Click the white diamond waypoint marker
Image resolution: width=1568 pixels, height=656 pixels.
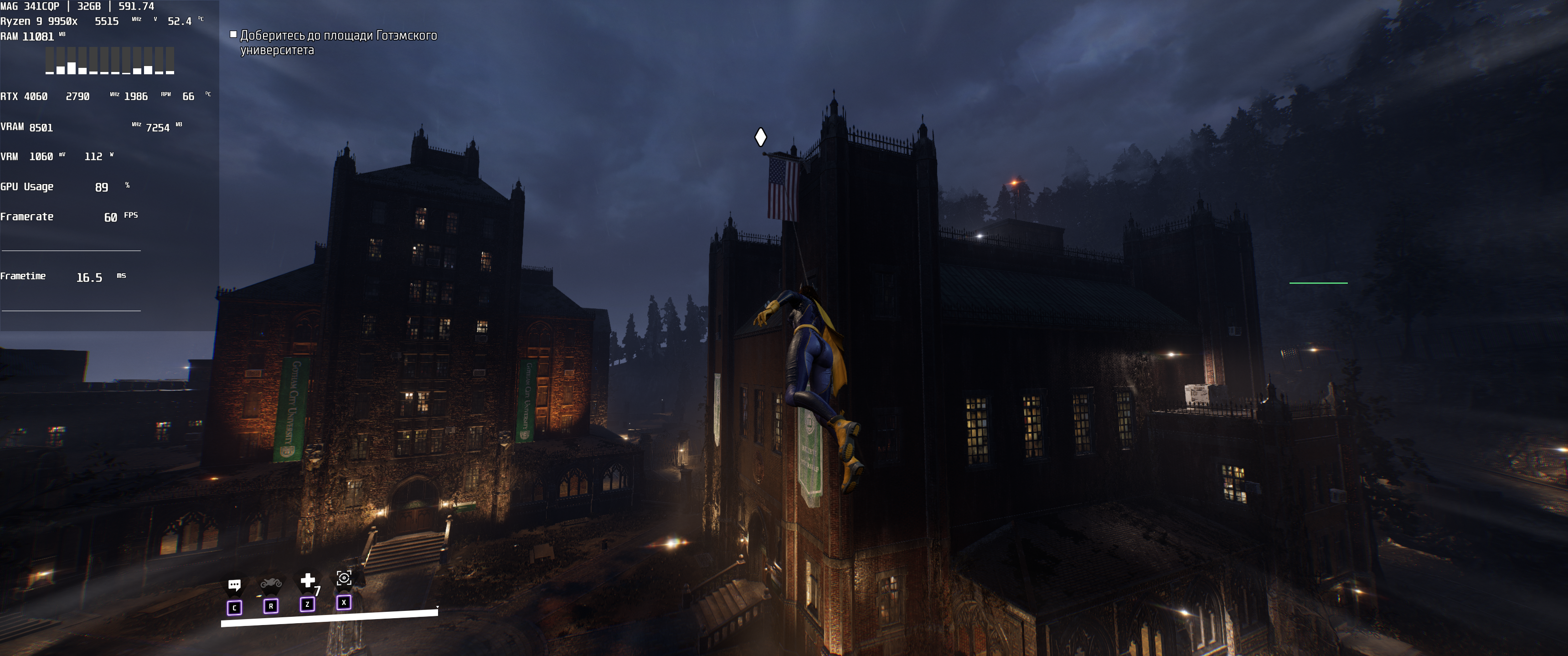760,137
